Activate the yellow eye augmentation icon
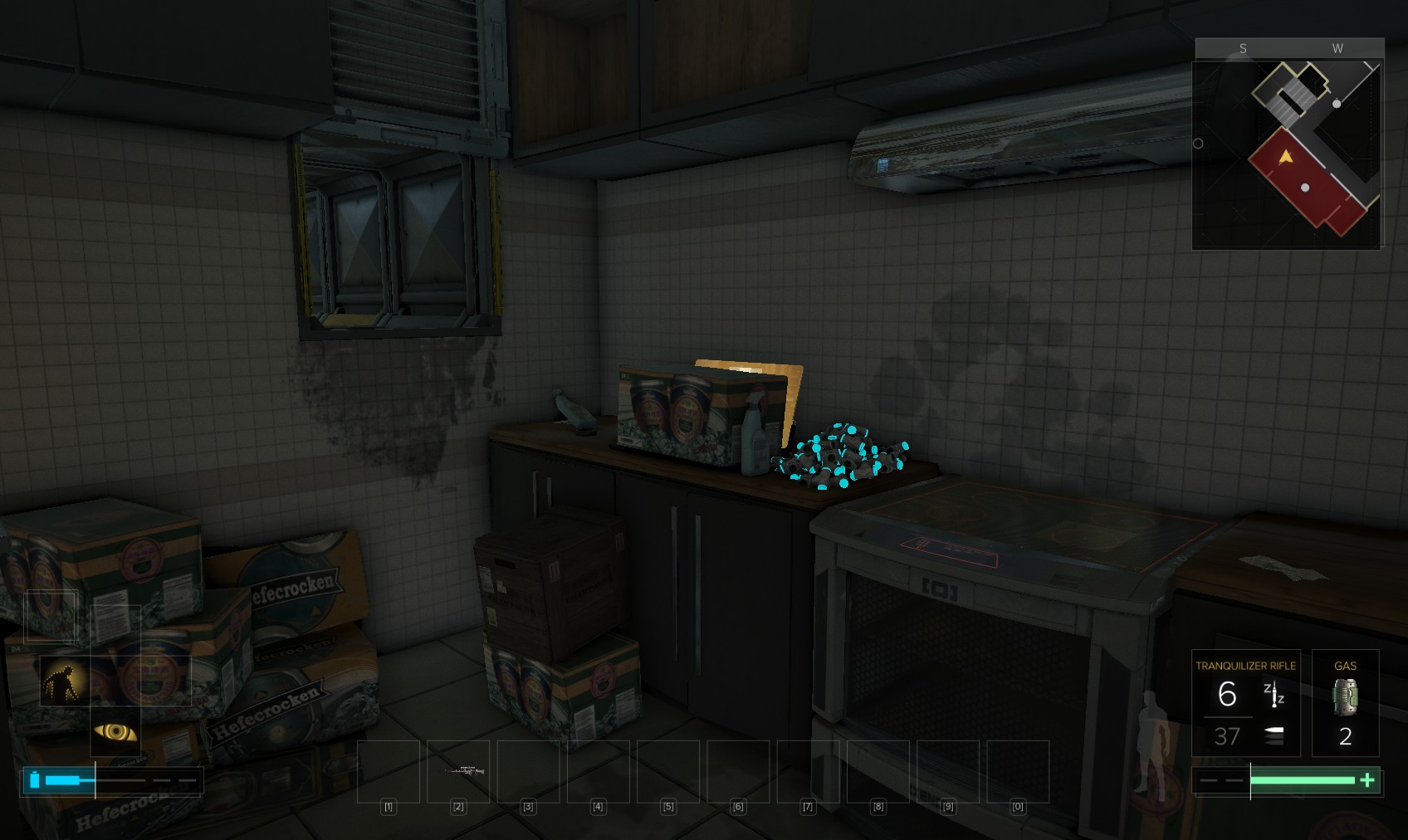 pos(115,731)
